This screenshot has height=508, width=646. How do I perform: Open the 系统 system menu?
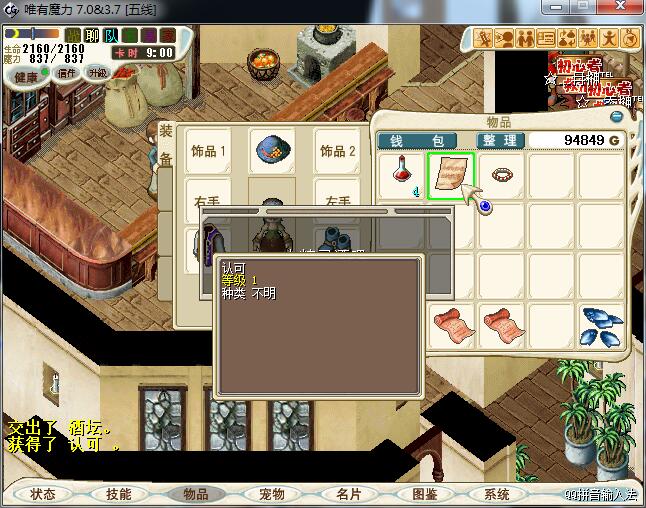(x=497, y=494)
